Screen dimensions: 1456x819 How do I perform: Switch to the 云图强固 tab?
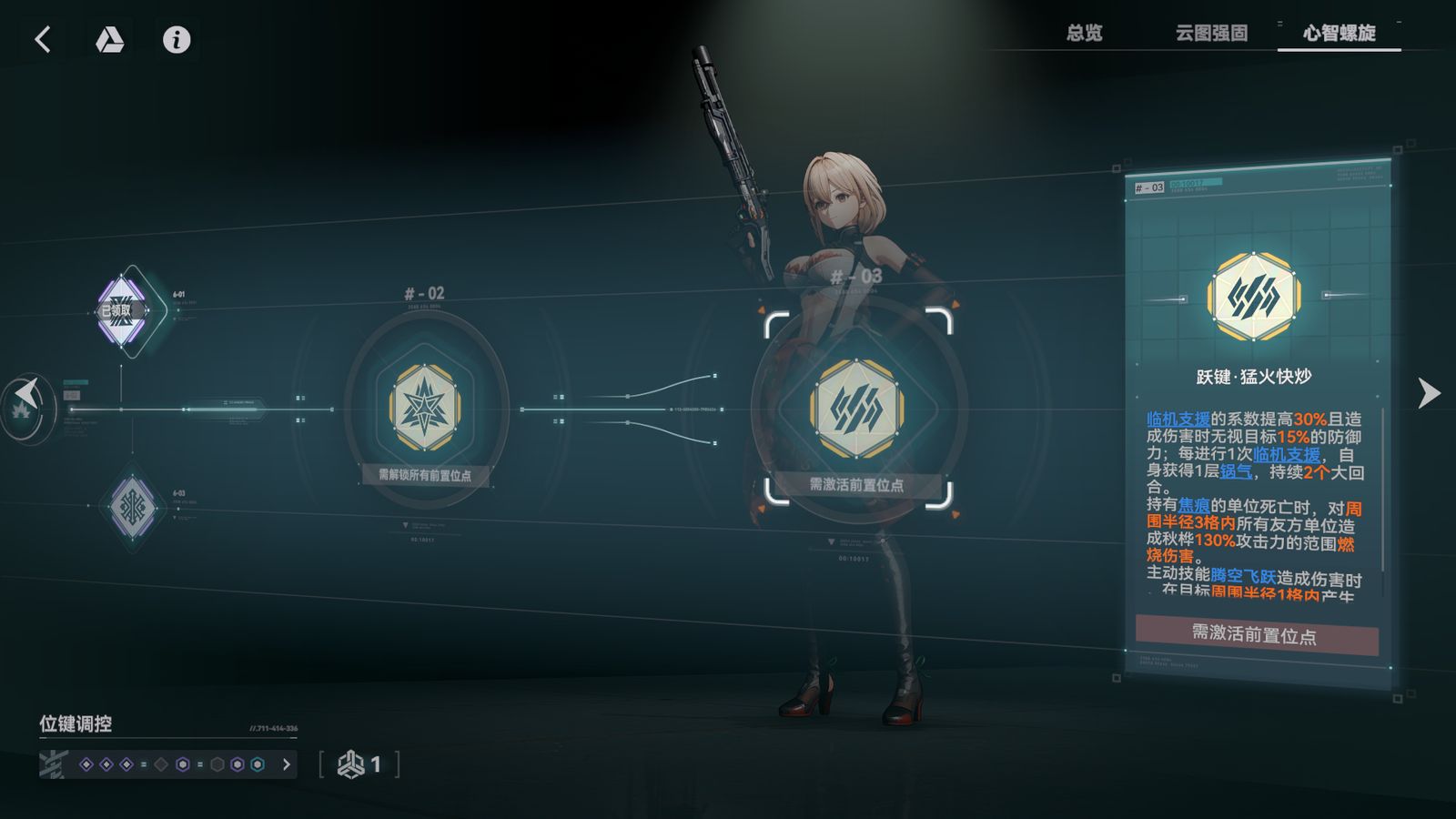pyautogui.click(x=1211, y=34)
